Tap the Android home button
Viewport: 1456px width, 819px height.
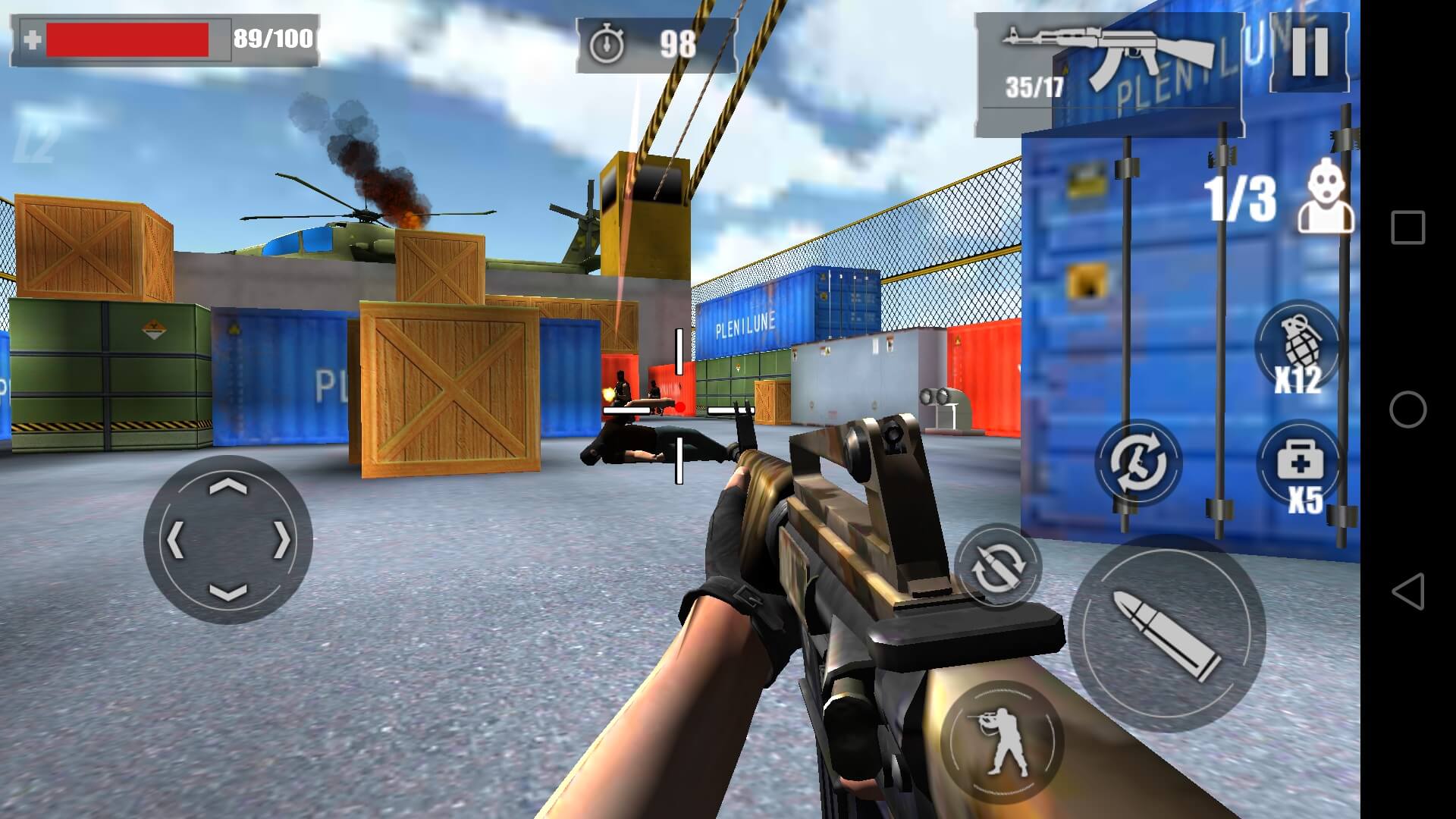[1407, 409]
